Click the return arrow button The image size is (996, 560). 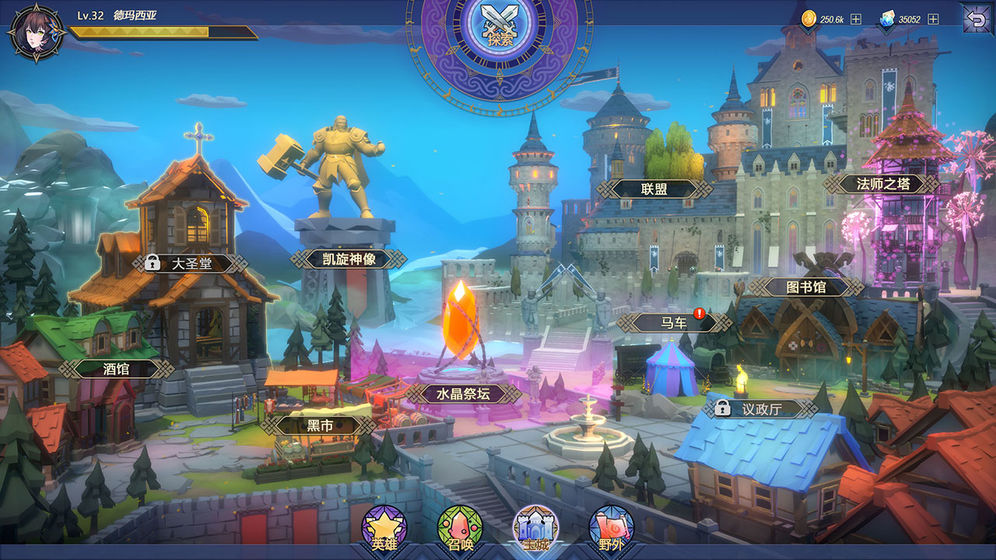[x=975, y=18]
